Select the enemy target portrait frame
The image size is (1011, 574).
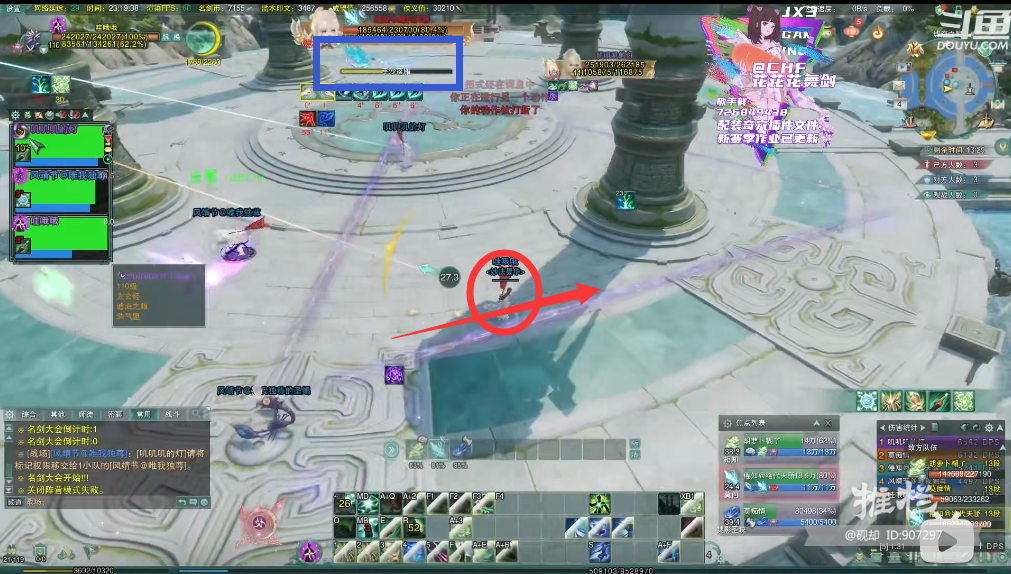(x=323, y=25)
